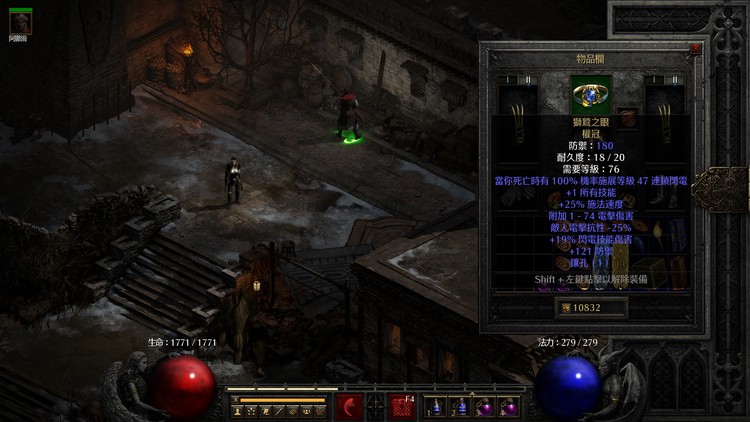The height and width of the screenshot is (422, 750).
Task: Choose the right-click skill marked F4
Action: 402,406
